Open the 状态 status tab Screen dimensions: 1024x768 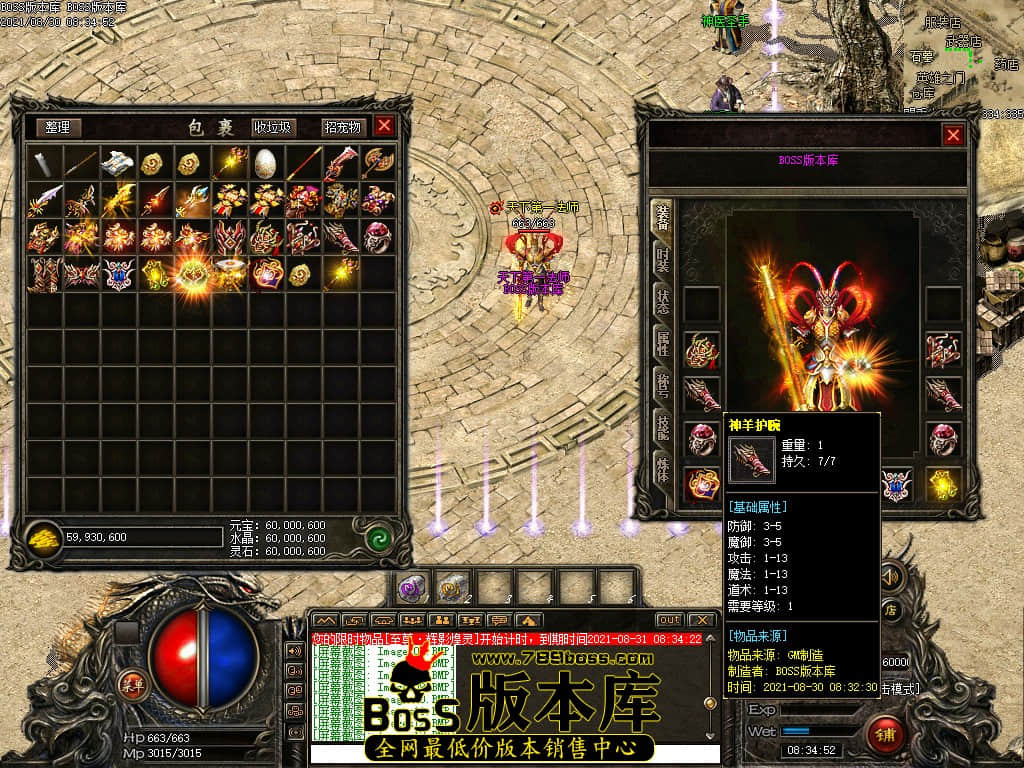point(662,298)
